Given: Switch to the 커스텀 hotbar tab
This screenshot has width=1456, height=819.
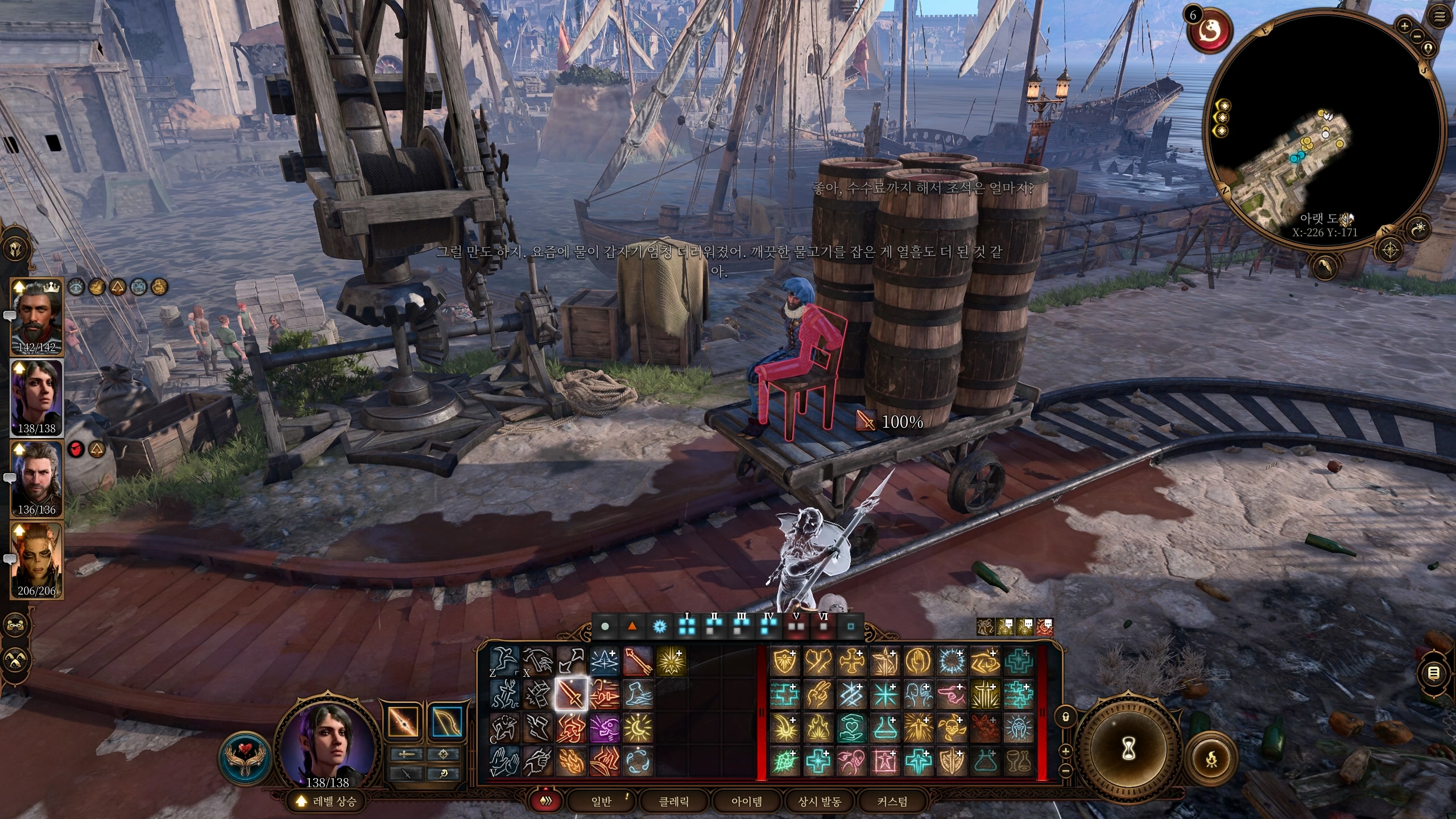Looking at the screenshot, I should pyautogui.click(x=892, y=801).
